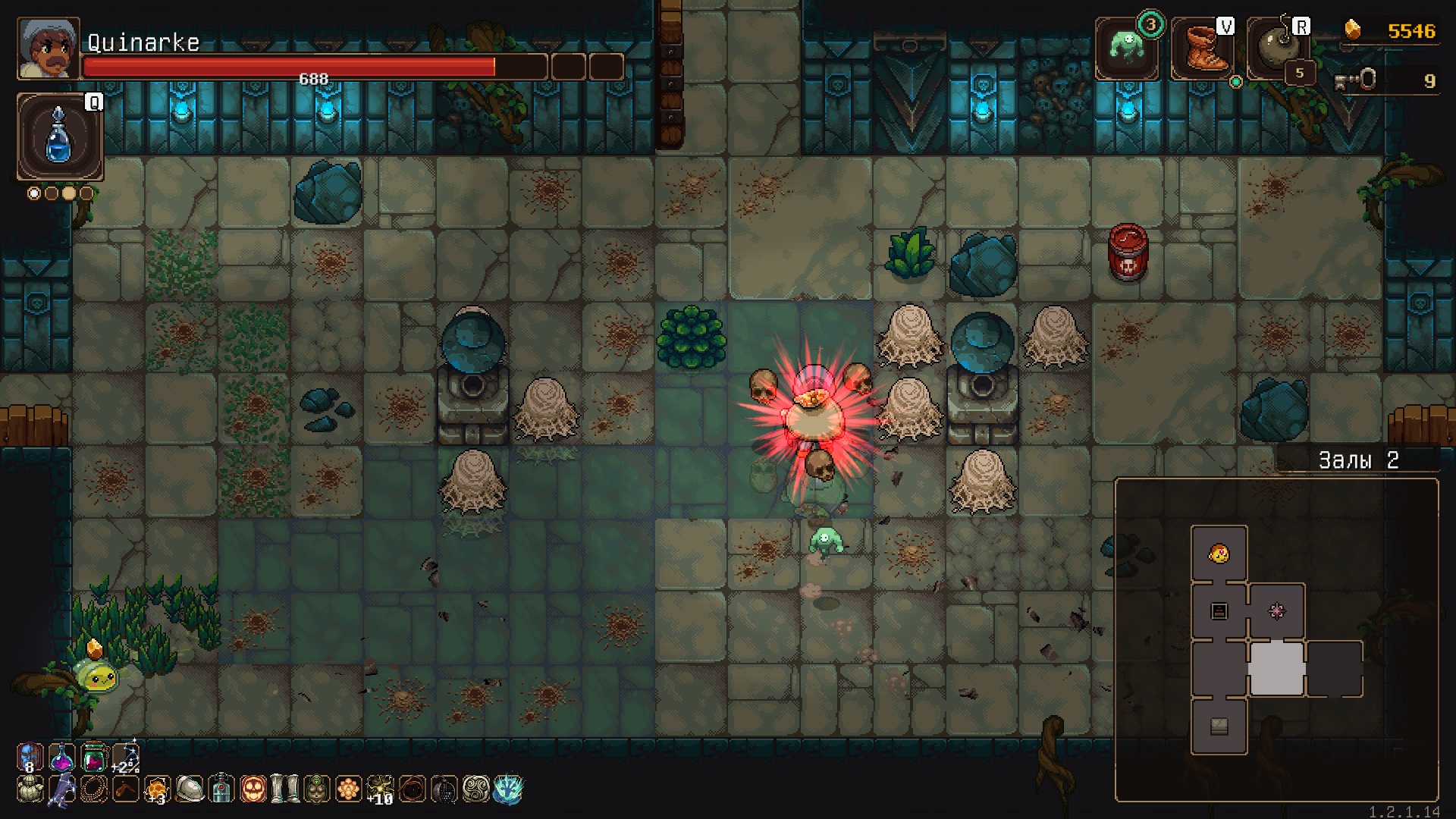1456x819 pixels.
Task: Click the green stone idol relic
Action: coord(317,789)
